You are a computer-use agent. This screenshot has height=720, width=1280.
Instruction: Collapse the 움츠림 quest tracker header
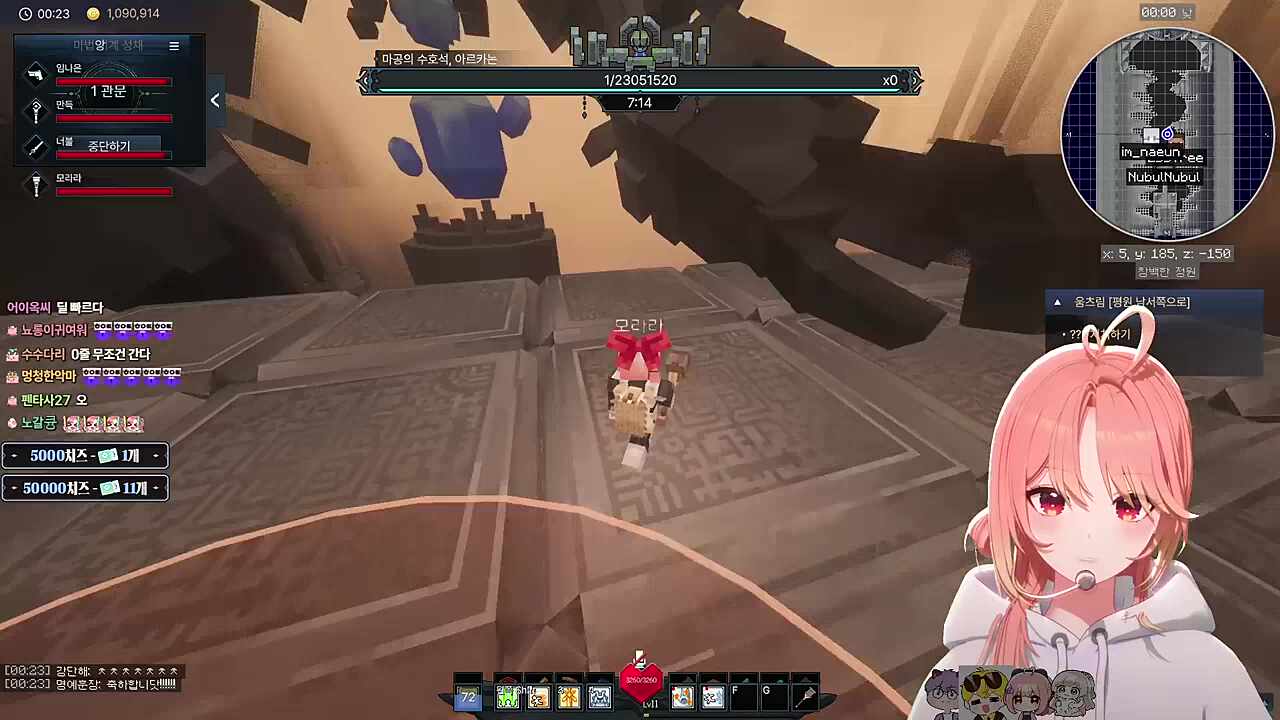coord(1057,302)
